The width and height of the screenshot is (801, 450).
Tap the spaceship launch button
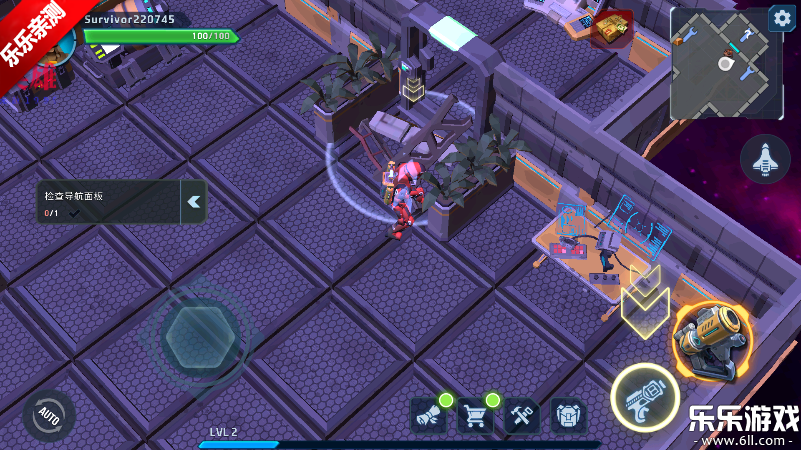pos(765,158)
